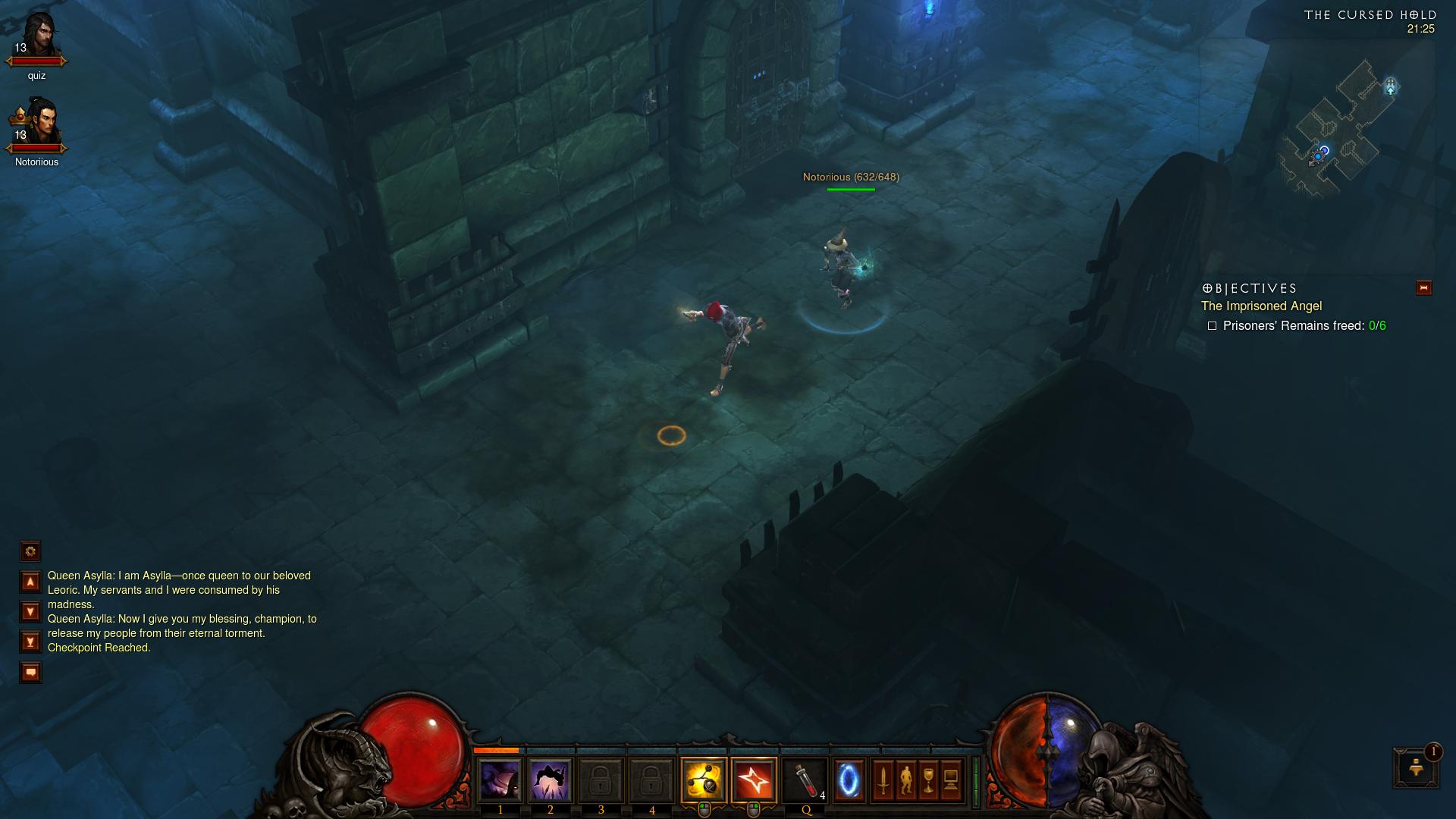
Task: Collapse the Objectives tracker panel
Action: tap(1423, 287)
